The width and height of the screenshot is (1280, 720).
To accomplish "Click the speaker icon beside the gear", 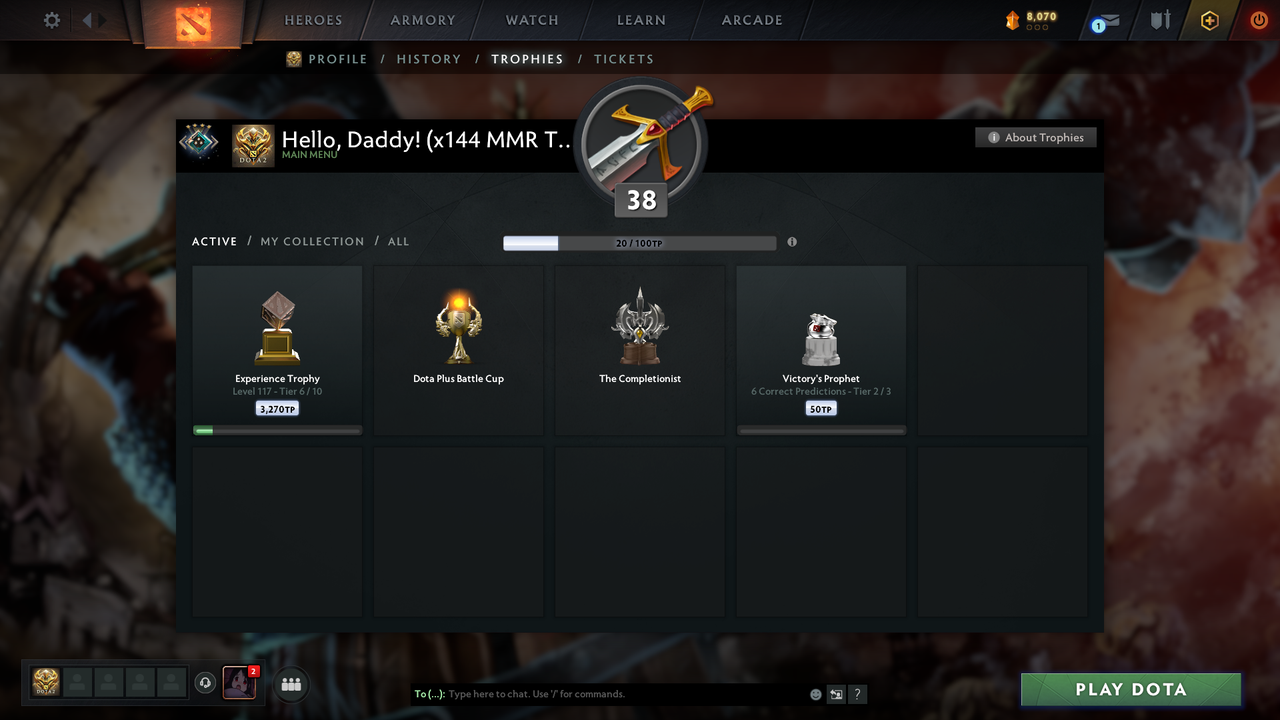I will pyautogui.click(x=87, y=19).
